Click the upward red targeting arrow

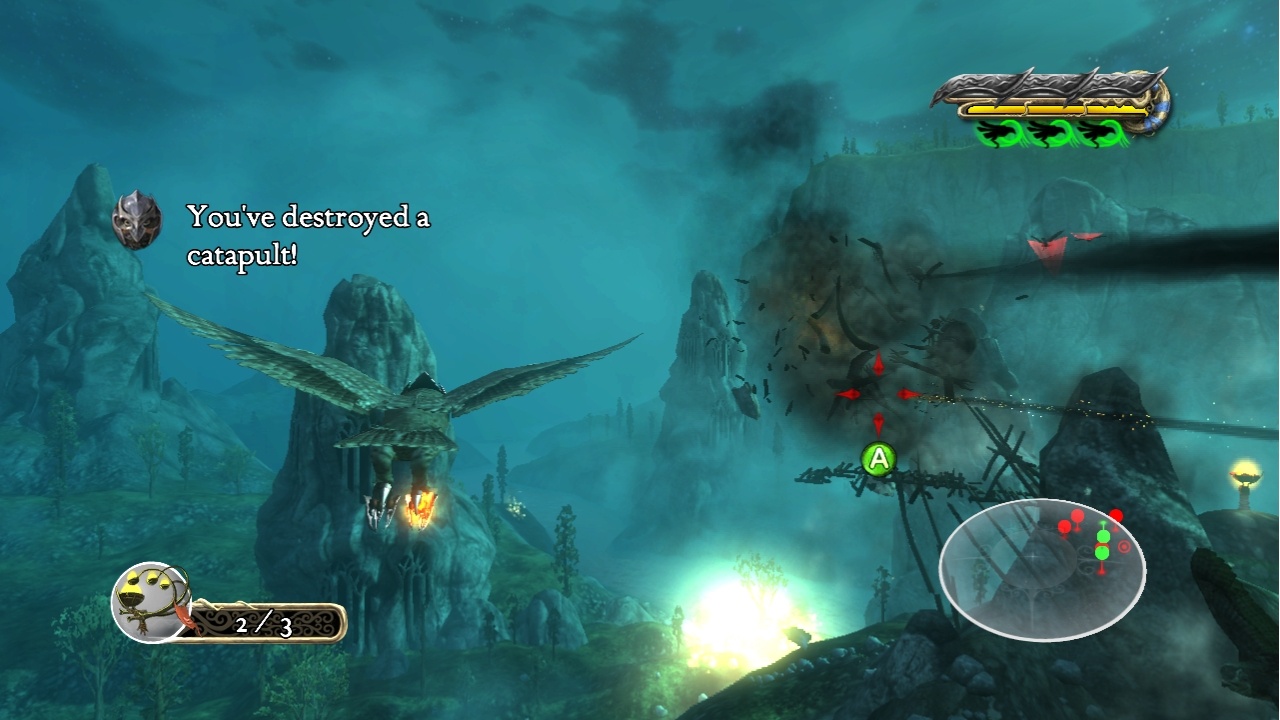[x=877, y=366]
